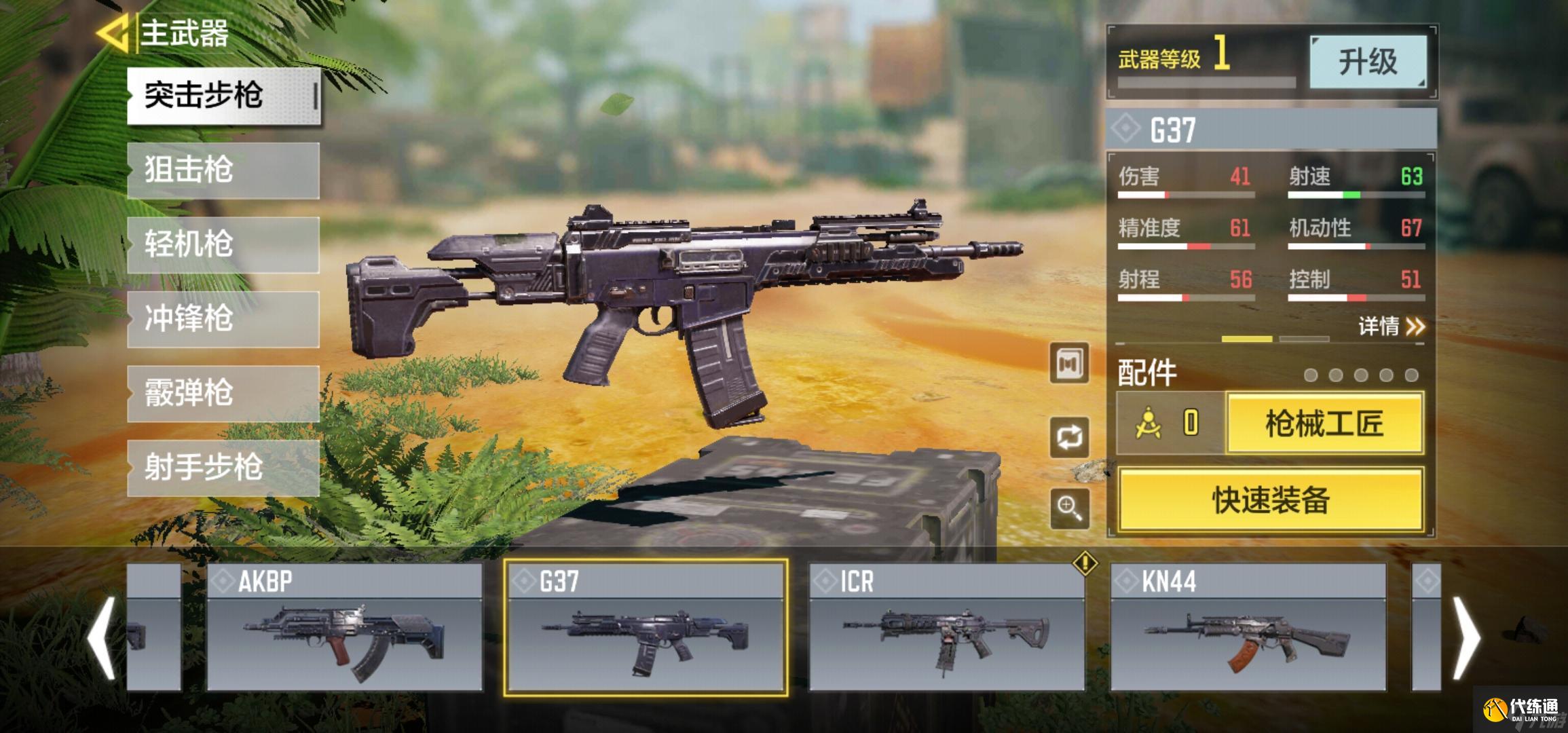This screenshot has width=1568, height=733.
Task: Select the 突击步枪 category tab
Action: [223, 96]
